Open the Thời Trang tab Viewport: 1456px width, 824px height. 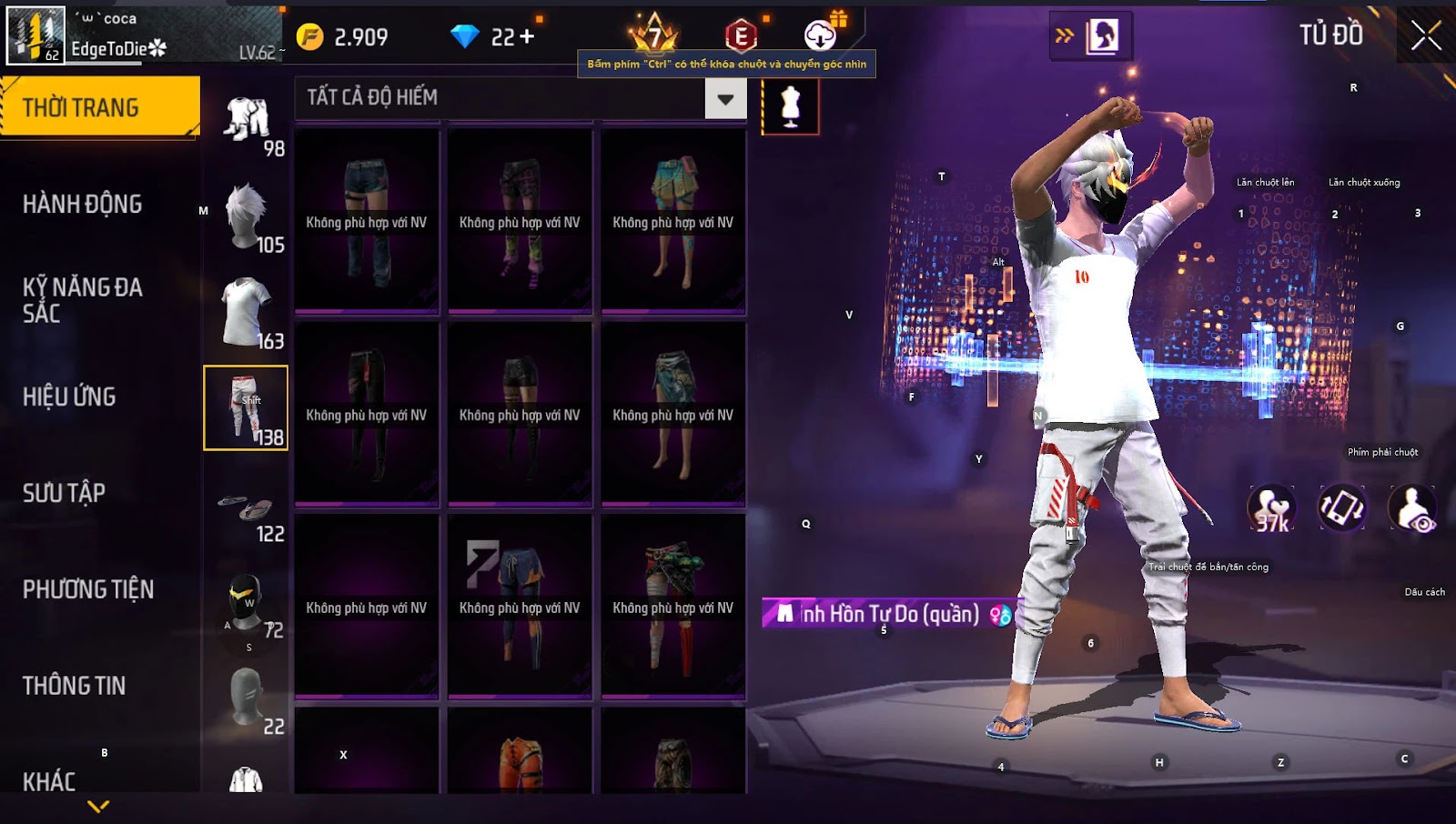click(99, 107)
